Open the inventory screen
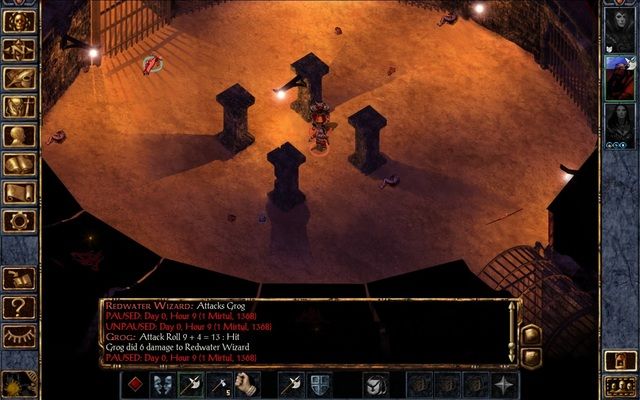 19,106
